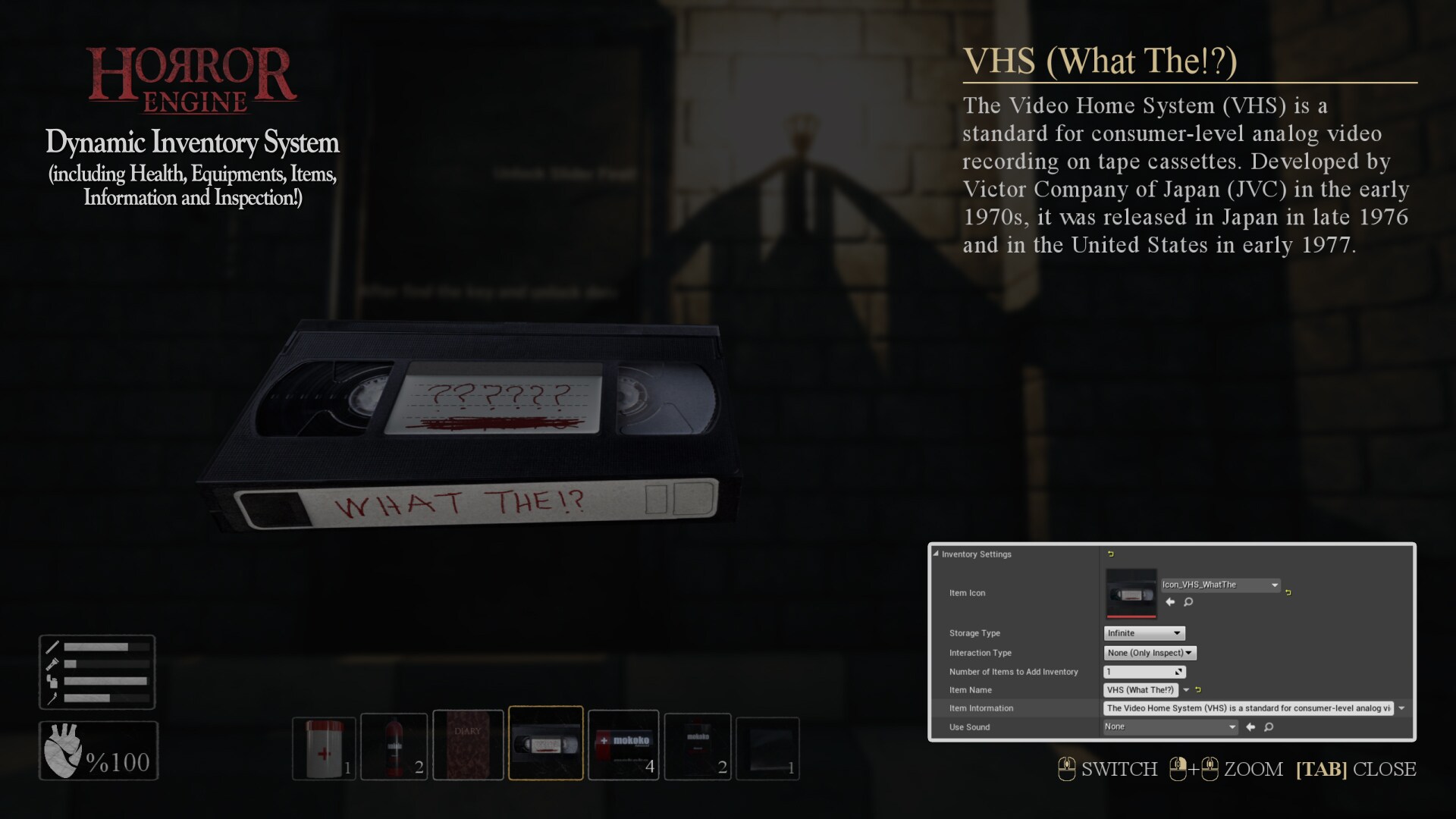Click the magnifier icon beside the Item Icon selector
1456x819 pixels.
point(1188,602)
